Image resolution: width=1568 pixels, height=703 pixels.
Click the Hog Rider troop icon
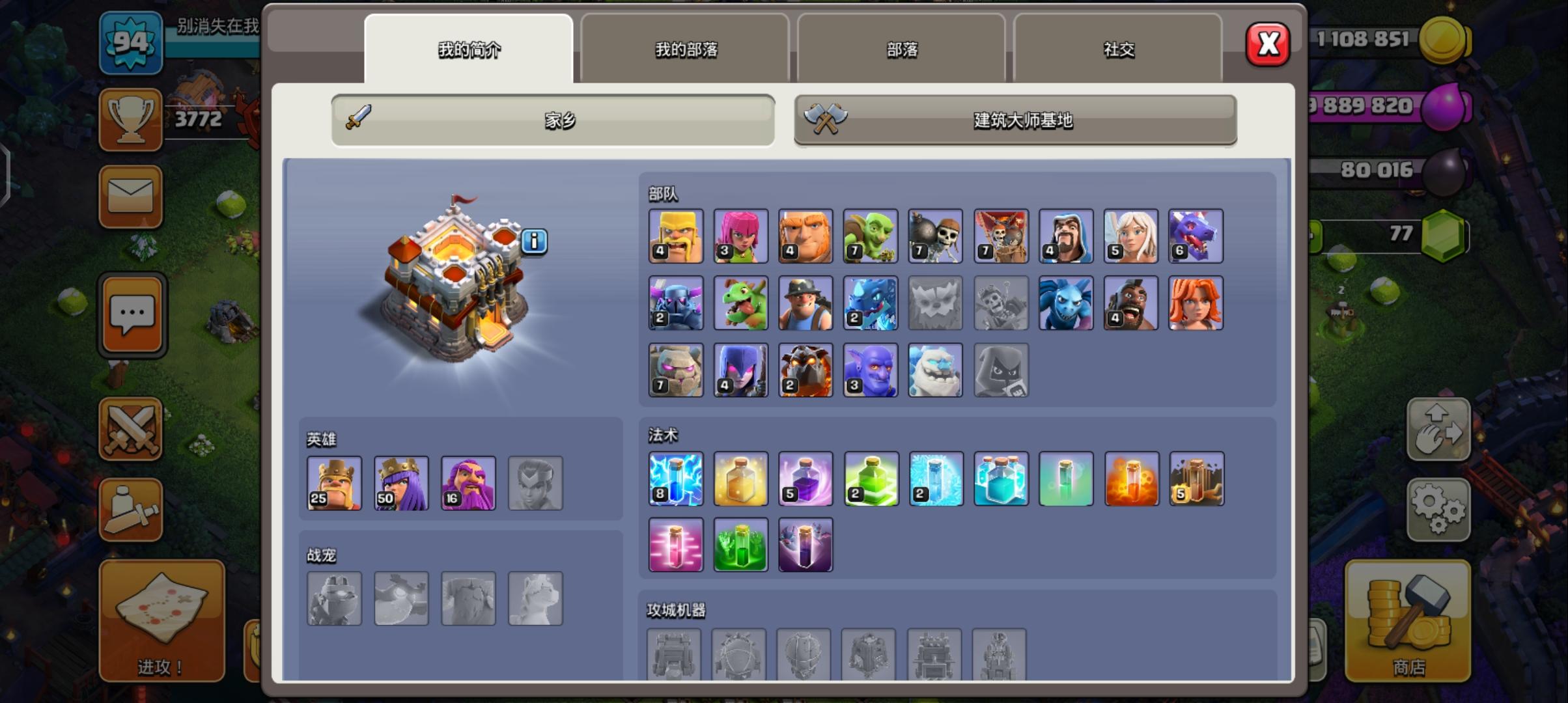1131,303
